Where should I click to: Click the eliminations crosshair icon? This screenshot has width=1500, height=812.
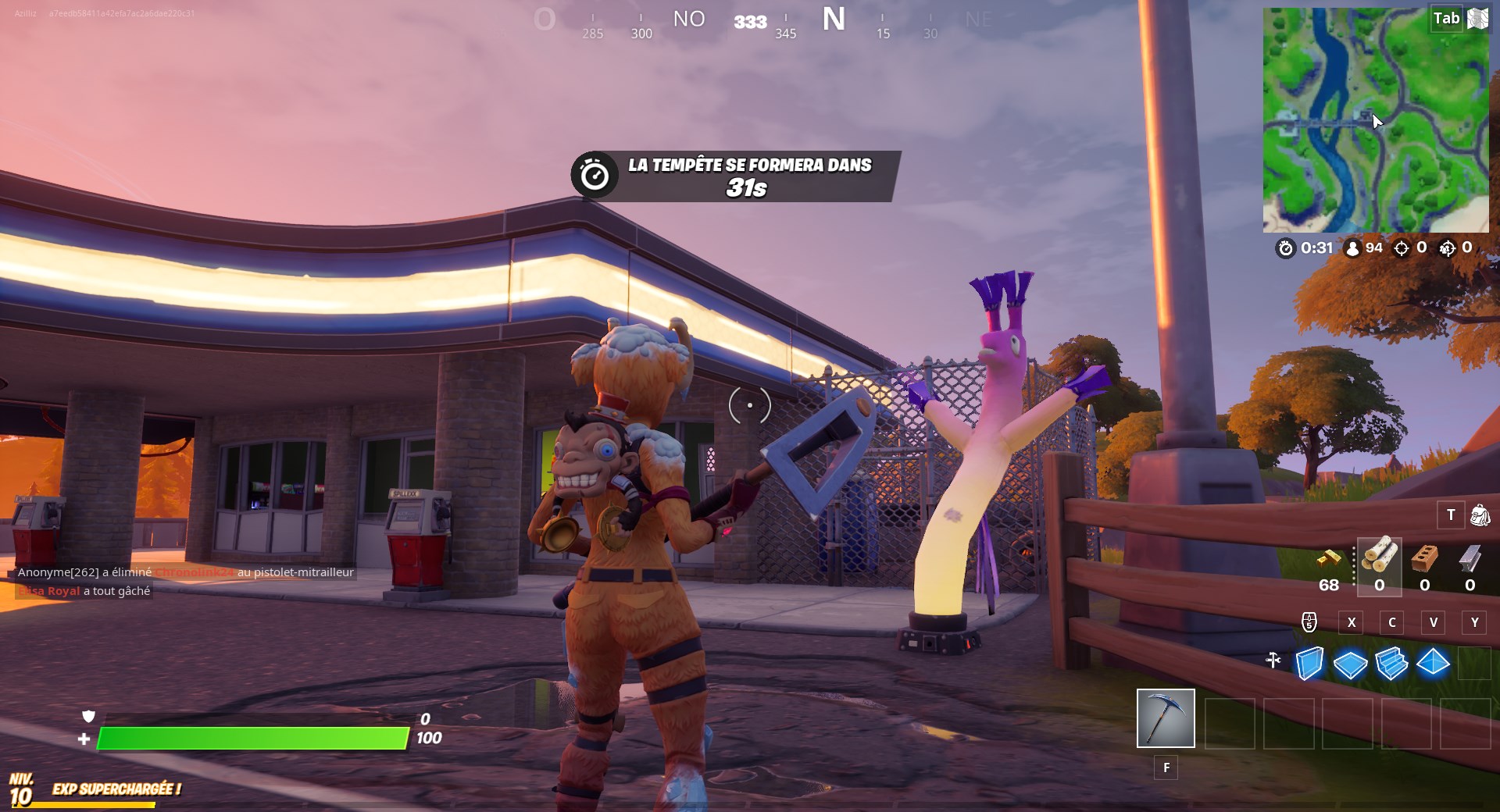tap(1401, 248)
